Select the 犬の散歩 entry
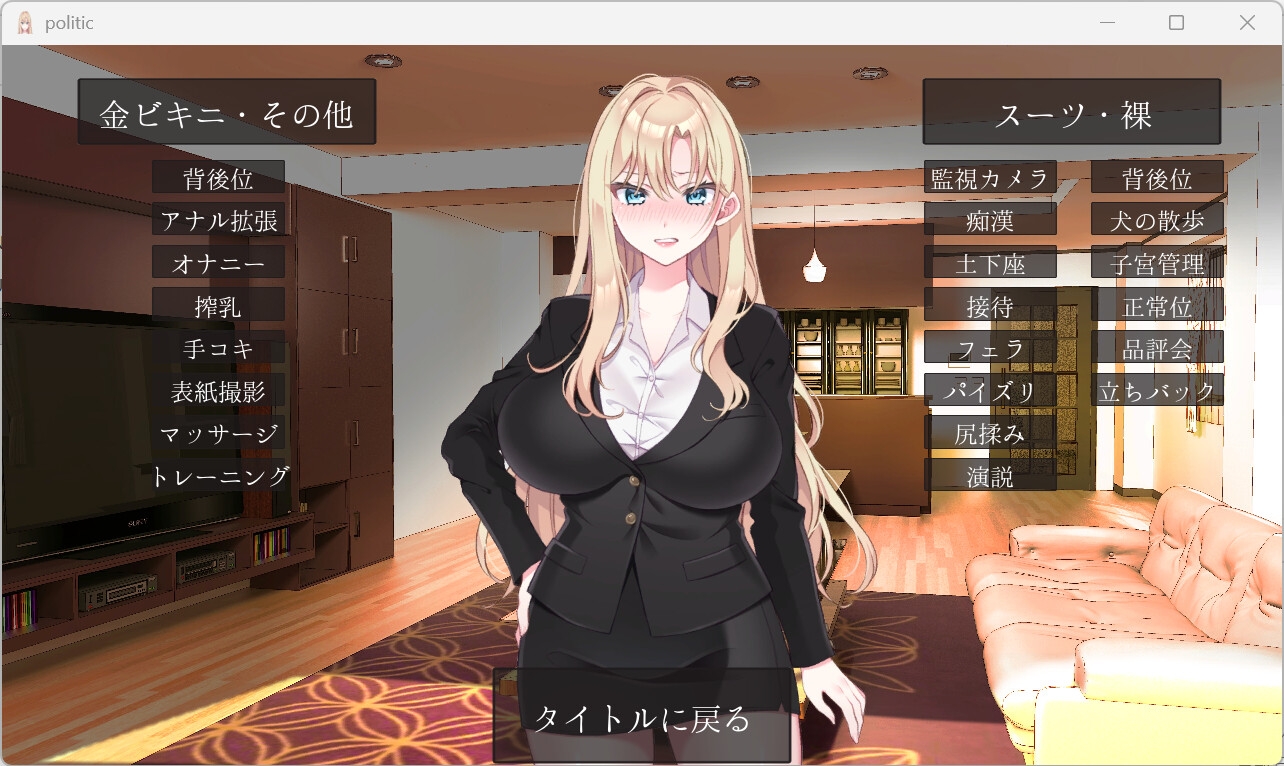The height and width of the screenshot is (766, 1284). (1157, 219)
